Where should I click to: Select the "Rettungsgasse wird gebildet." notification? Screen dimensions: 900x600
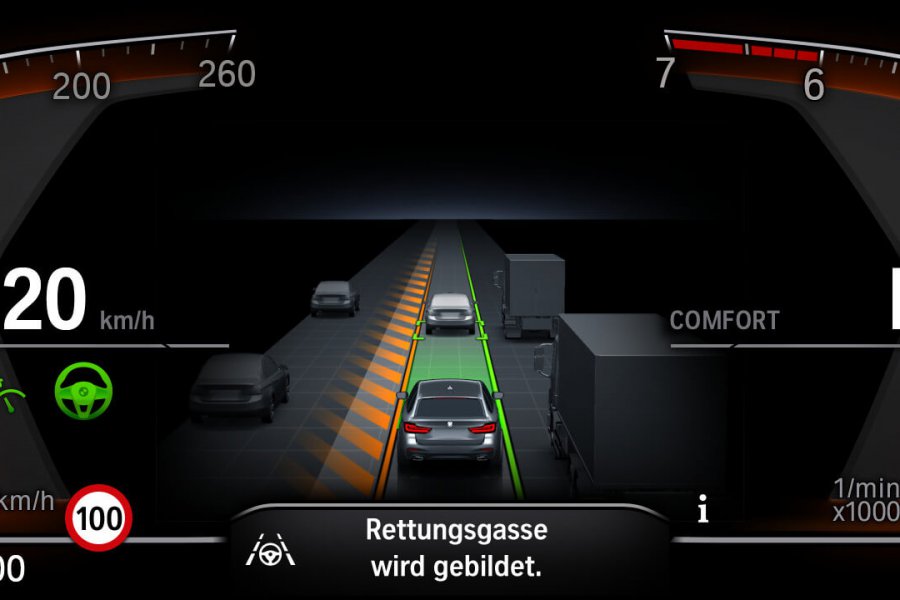(x=455, y=547)
